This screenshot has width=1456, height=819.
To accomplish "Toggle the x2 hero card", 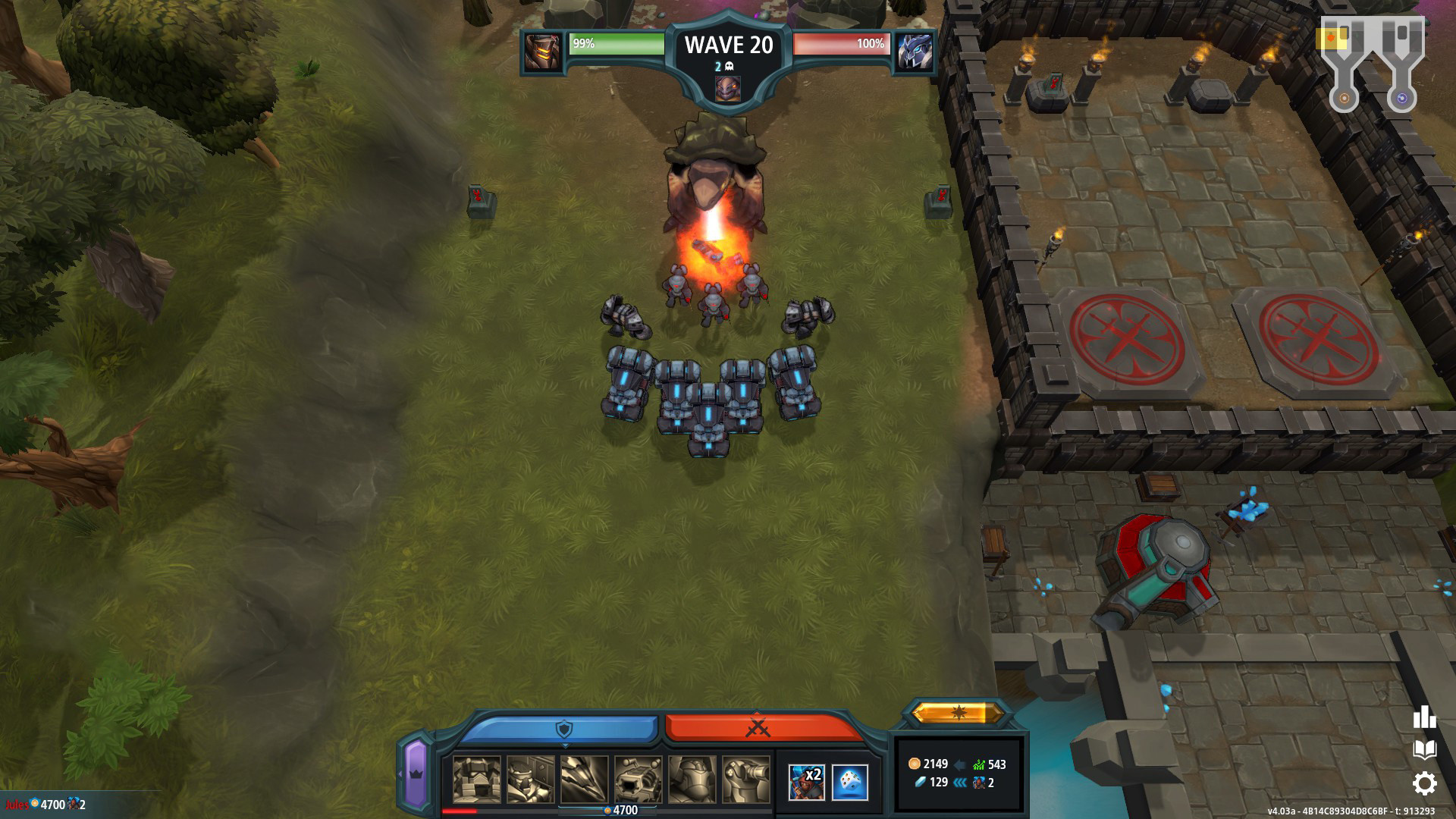I will click(808, 781).
